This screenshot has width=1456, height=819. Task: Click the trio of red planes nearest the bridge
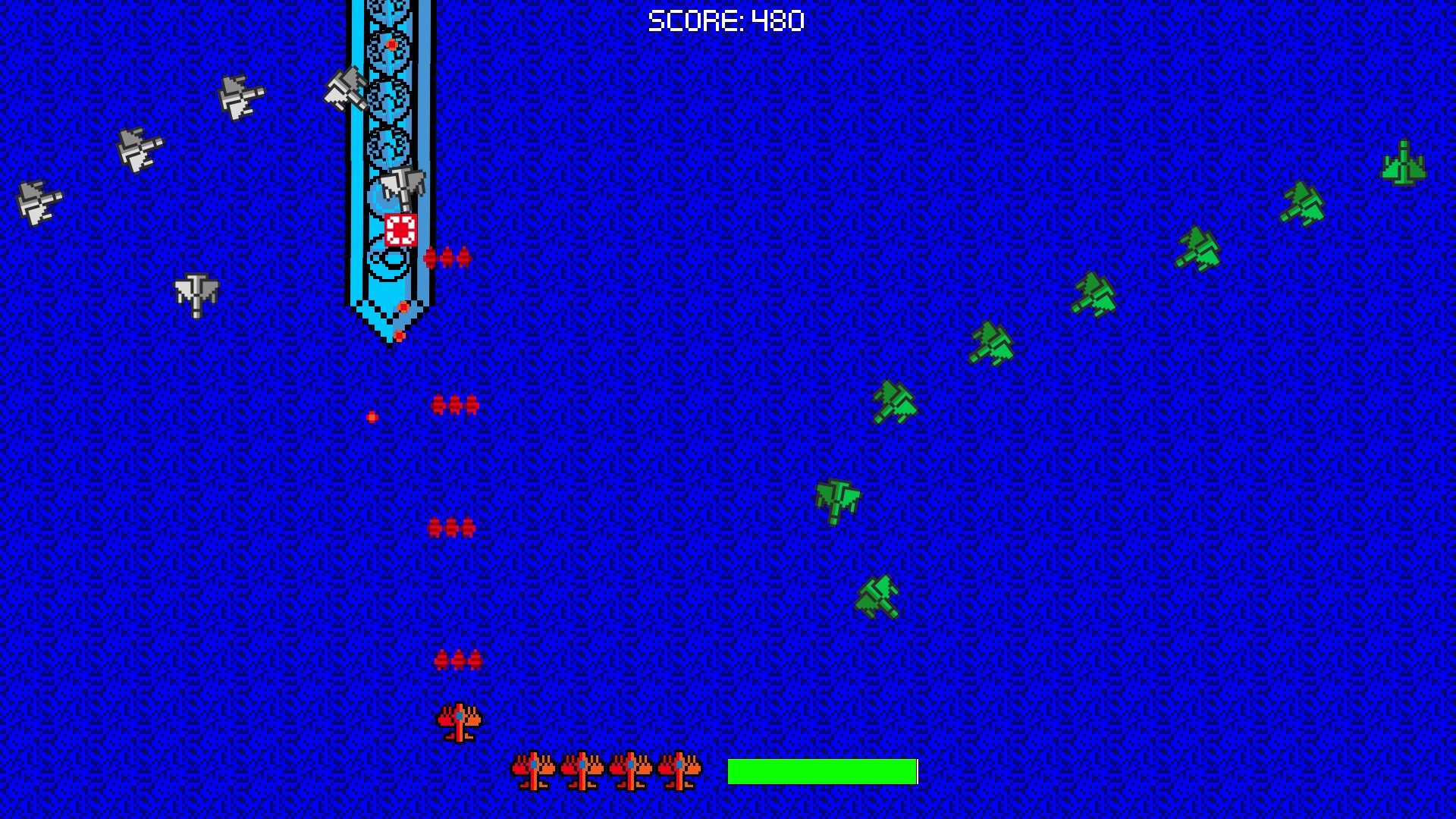(x=445, y=258)
